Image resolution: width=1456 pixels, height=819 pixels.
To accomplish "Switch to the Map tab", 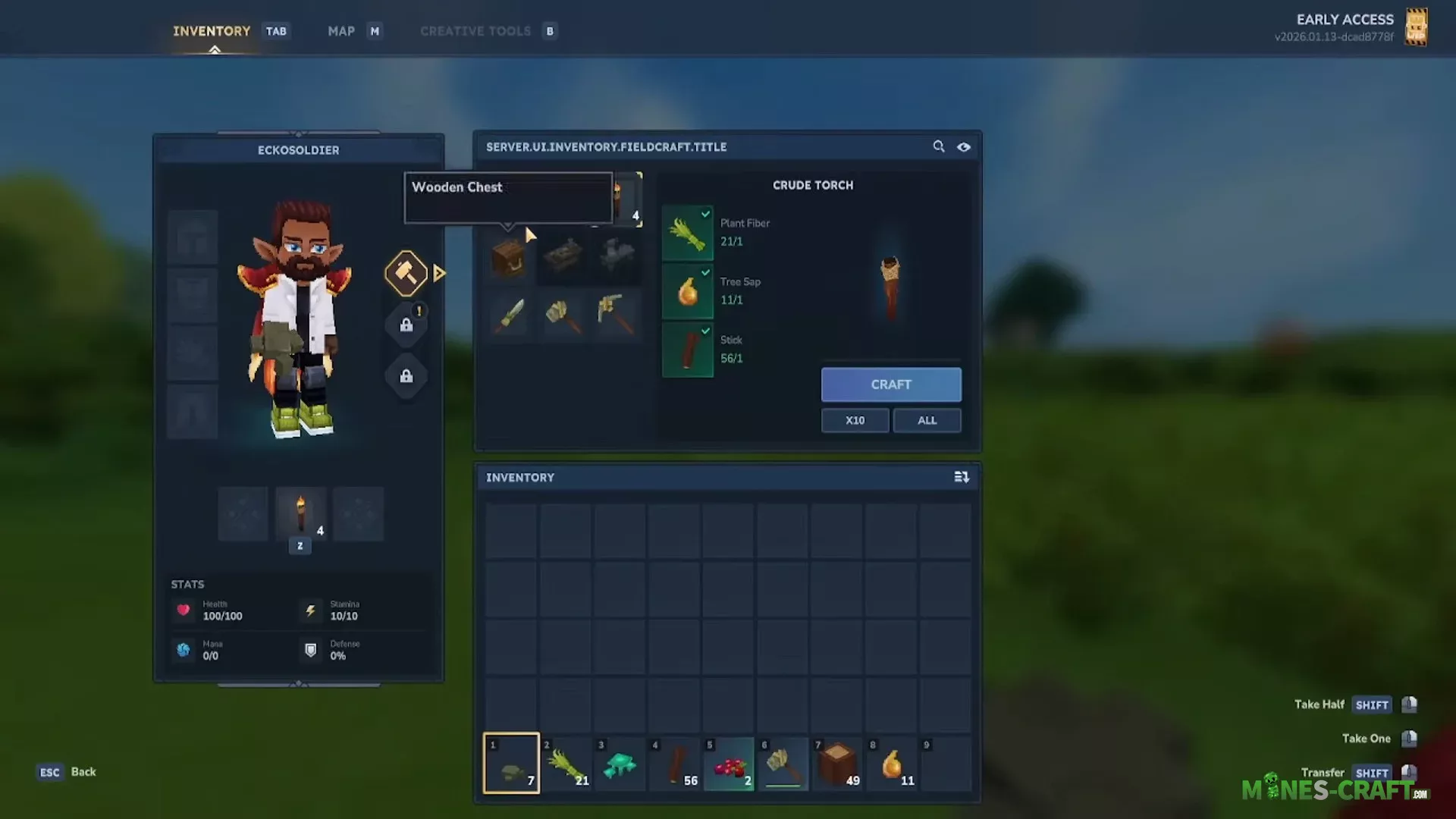I will click(x=341, y=31).
